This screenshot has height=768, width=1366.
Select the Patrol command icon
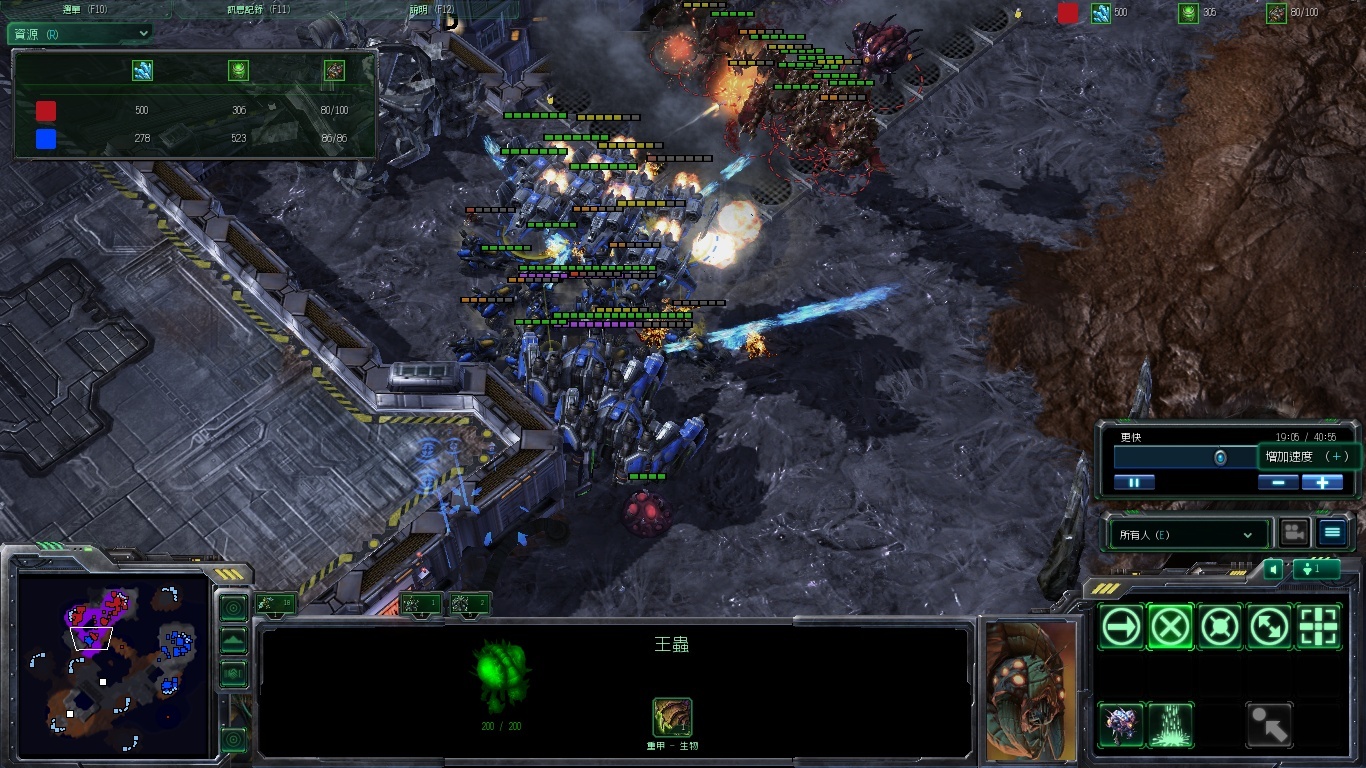click(x=1269, y=627)
